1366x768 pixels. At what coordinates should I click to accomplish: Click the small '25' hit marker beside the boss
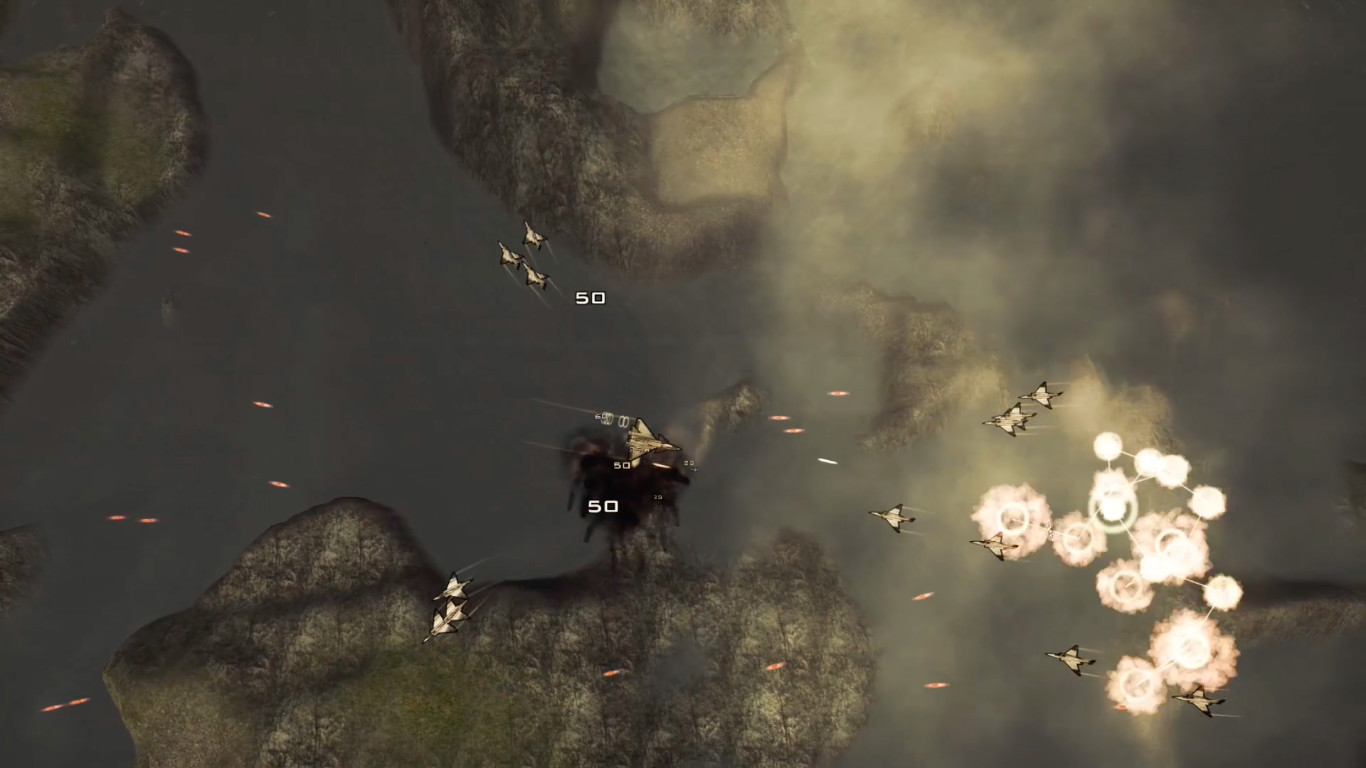(688, 462)
